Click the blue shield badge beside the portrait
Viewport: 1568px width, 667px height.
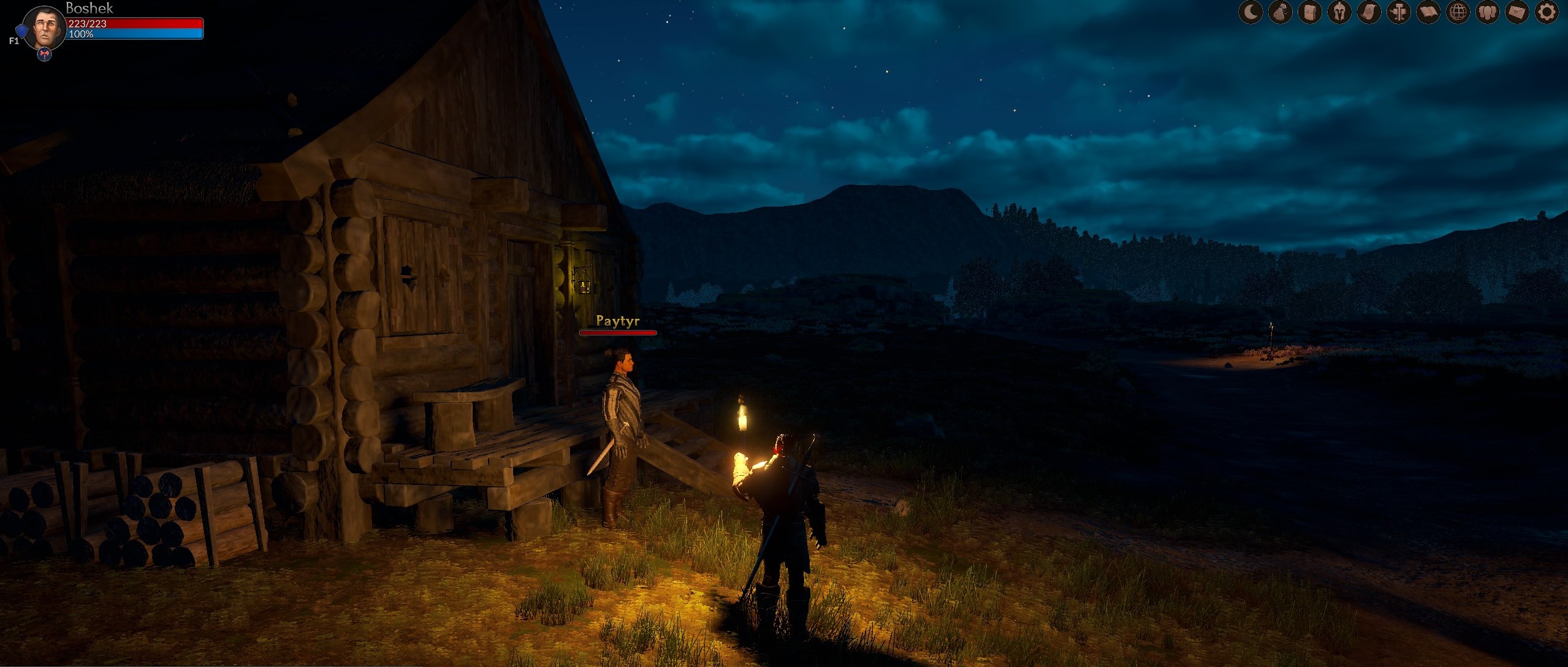click(x=21, y=31)
